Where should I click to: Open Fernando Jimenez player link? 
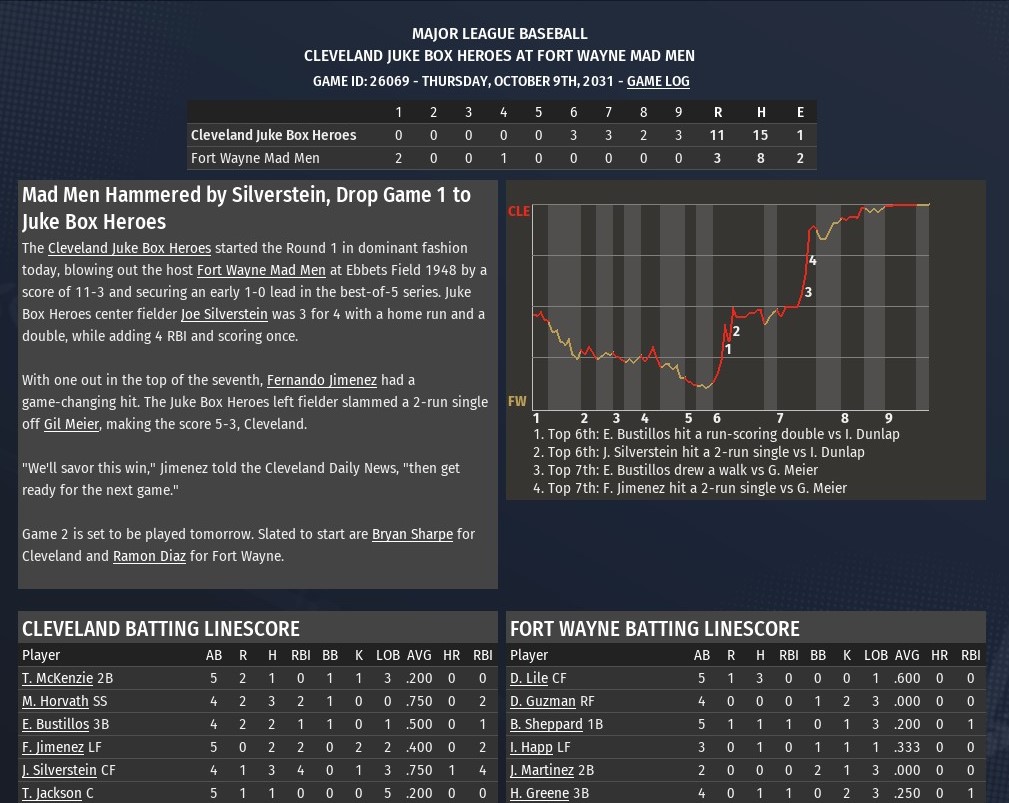click(321, 380)
